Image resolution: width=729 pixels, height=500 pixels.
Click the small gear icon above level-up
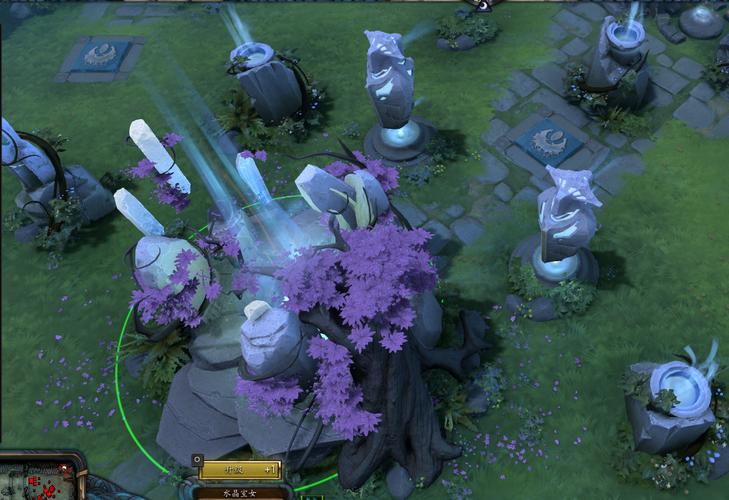(x=196, y=460)
